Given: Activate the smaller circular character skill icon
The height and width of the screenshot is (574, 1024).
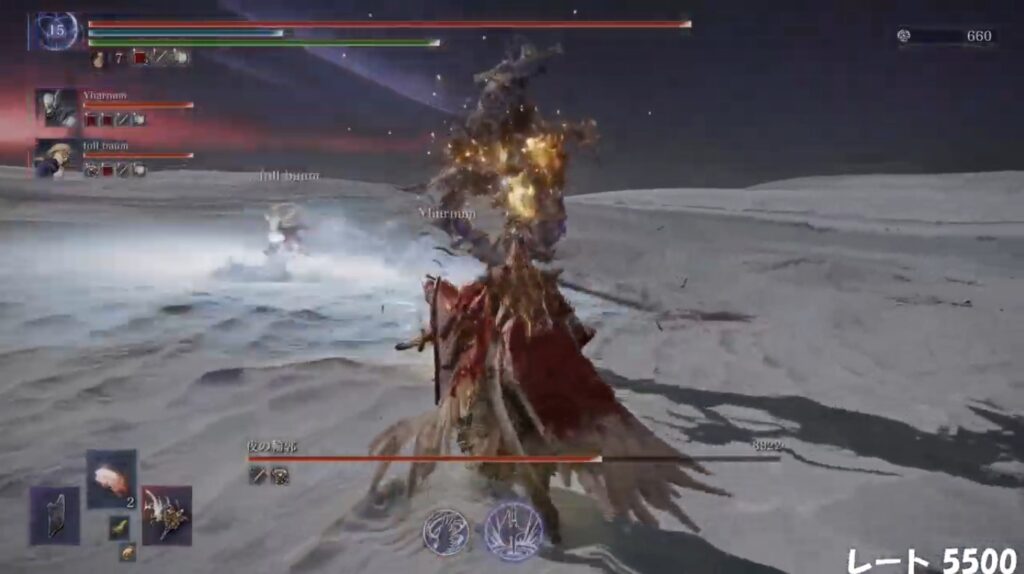Looking at the screenshot, I should (445, 531).
